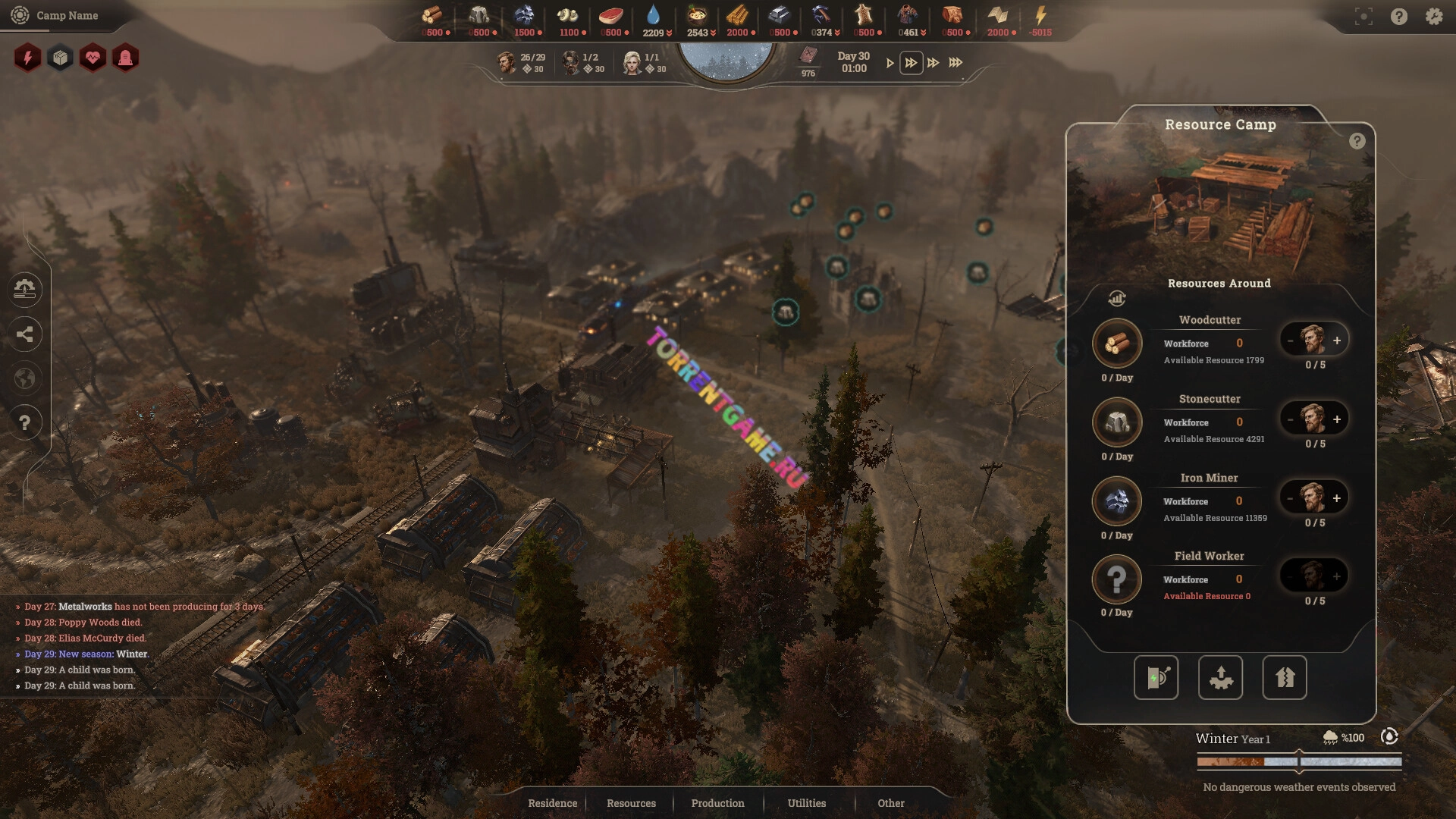This screenshot has height=819, width=1456.
Task: Choose the Other build category
Action: 890,803
